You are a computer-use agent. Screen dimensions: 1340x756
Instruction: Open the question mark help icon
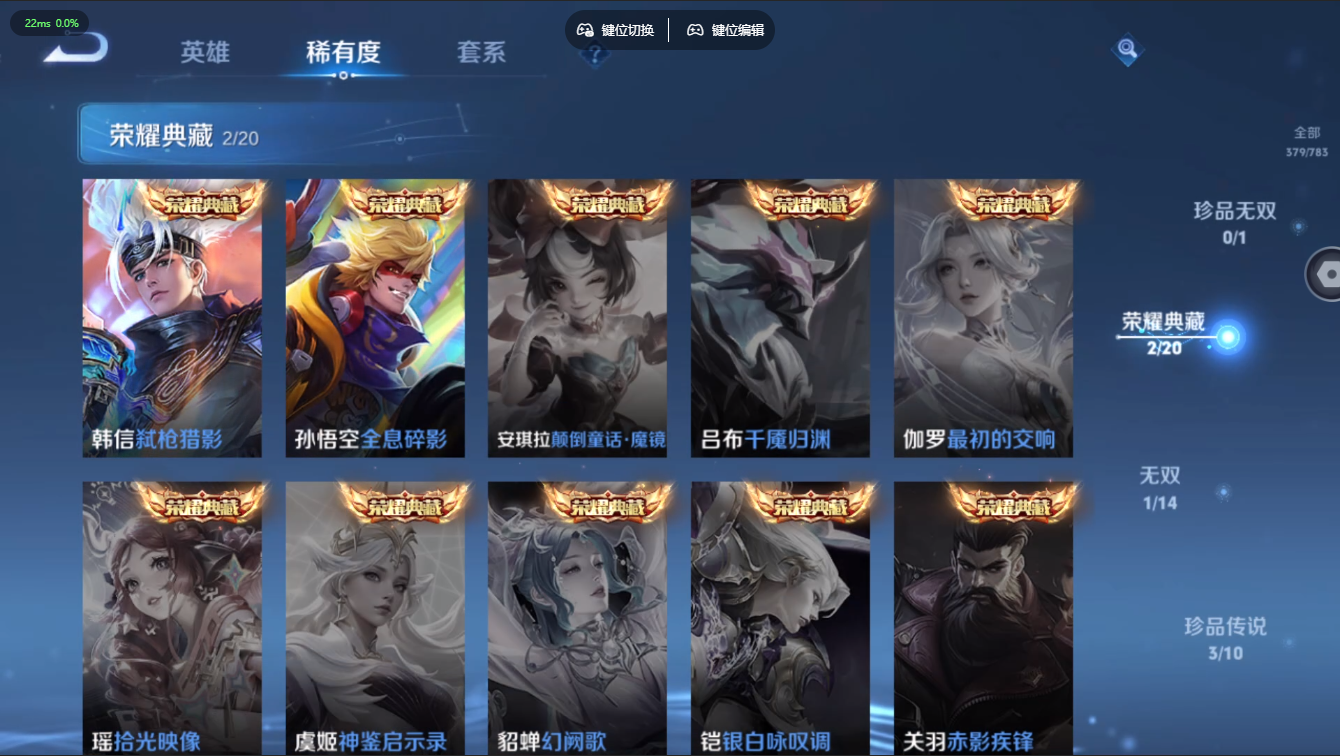(x=595, y=57)
